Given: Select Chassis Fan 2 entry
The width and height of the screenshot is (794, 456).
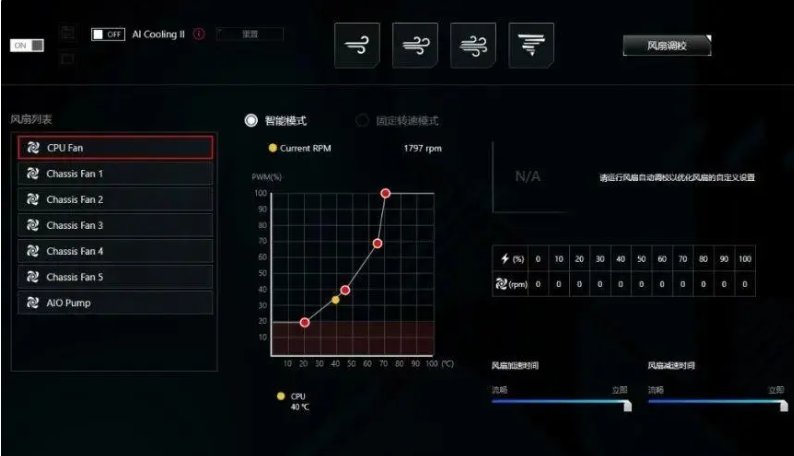Looking at the screenshot, I should [115, 199].
